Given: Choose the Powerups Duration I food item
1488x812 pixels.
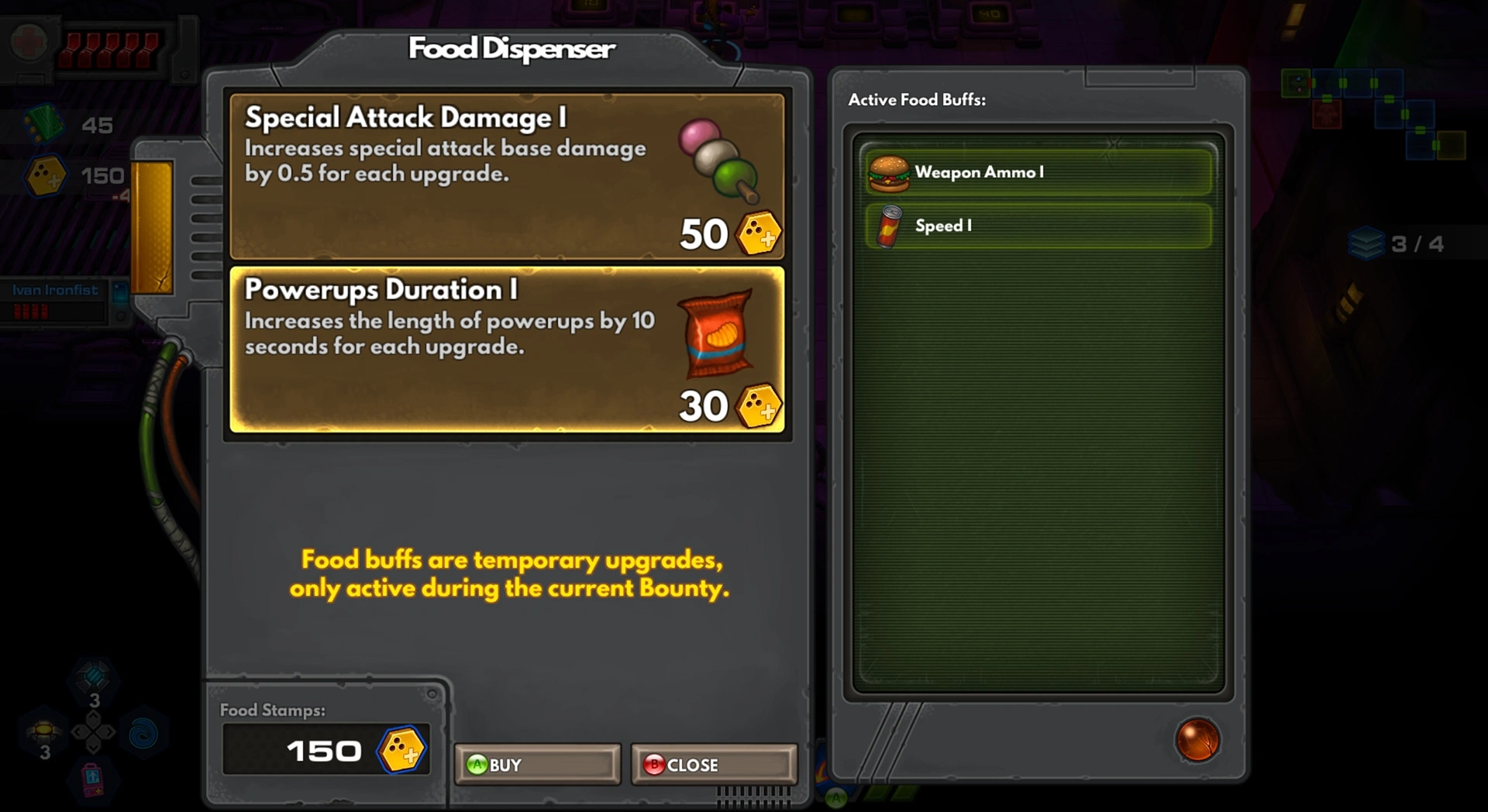Looking at the screenshot, I should pyautogui.click(x=507, y=349).
